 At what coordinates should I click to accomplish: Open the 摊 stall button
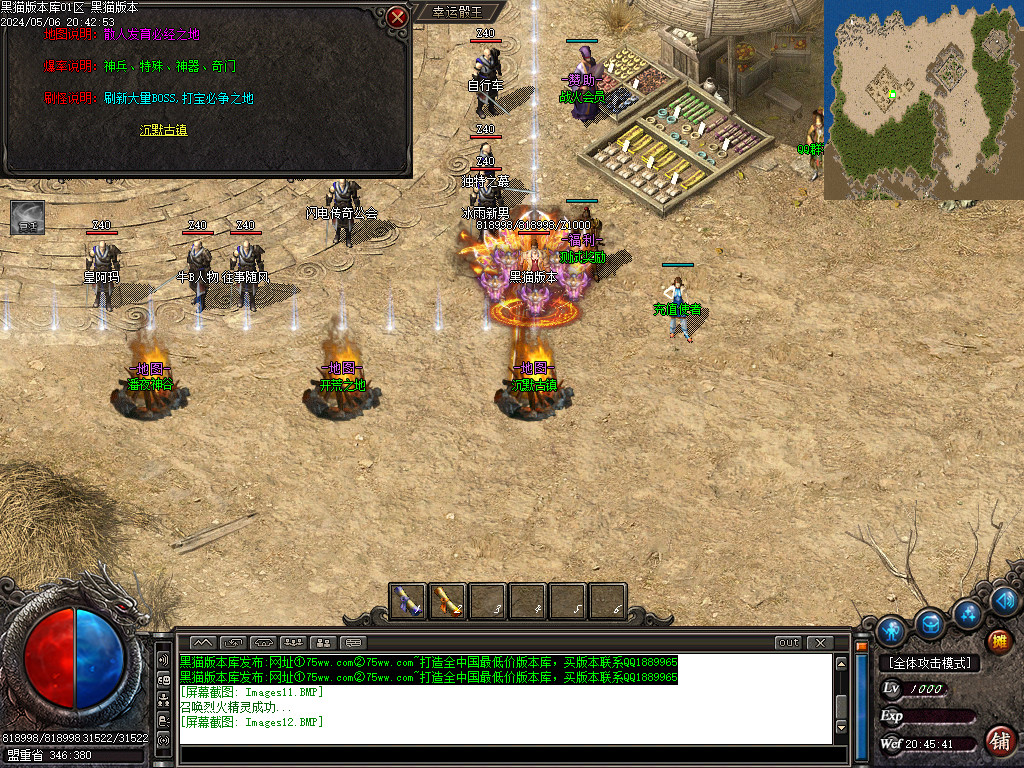[998, 641]
